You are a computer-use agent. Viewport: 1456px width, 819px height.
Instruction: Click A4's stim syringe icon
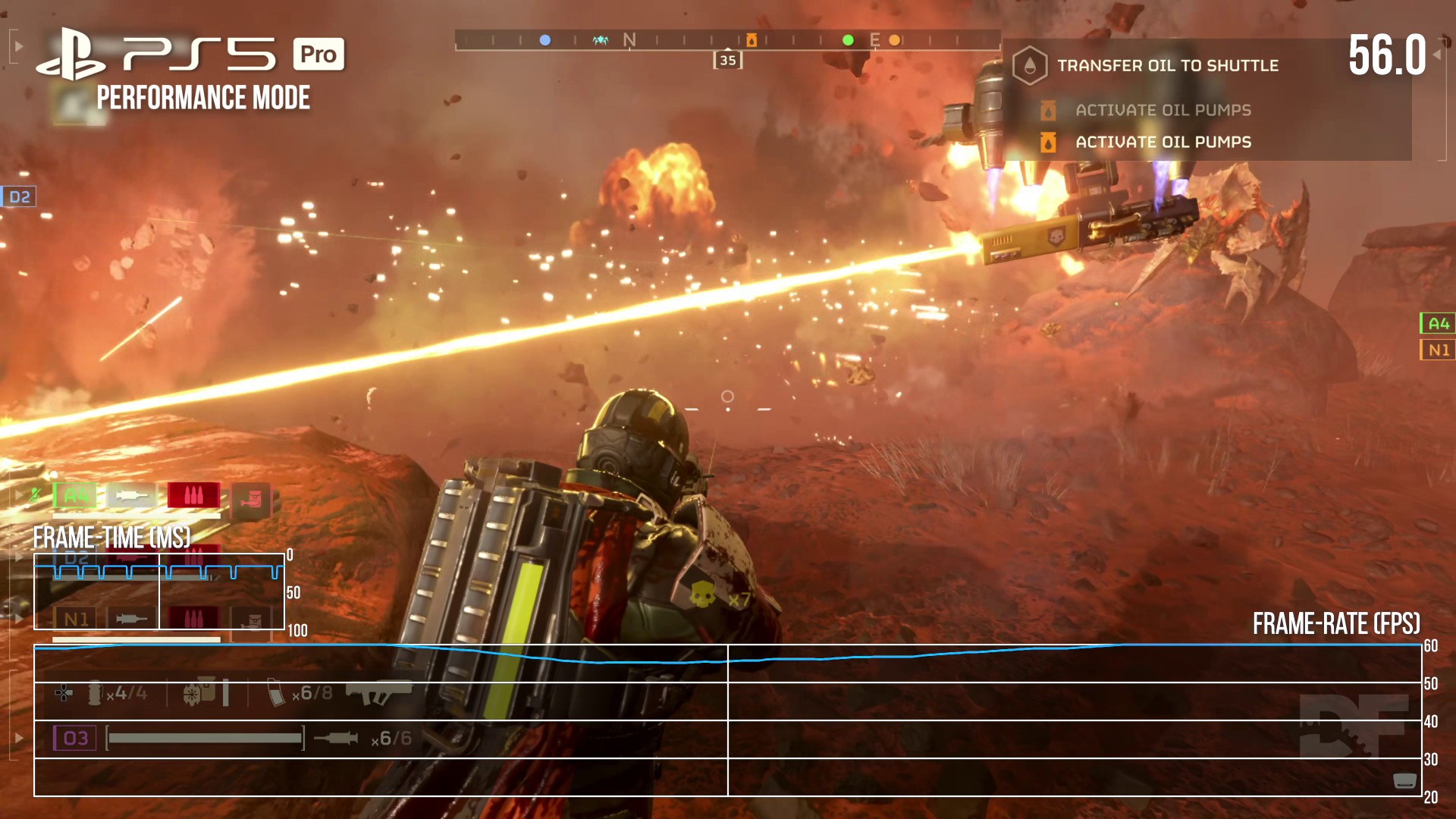tap(131, 496)
